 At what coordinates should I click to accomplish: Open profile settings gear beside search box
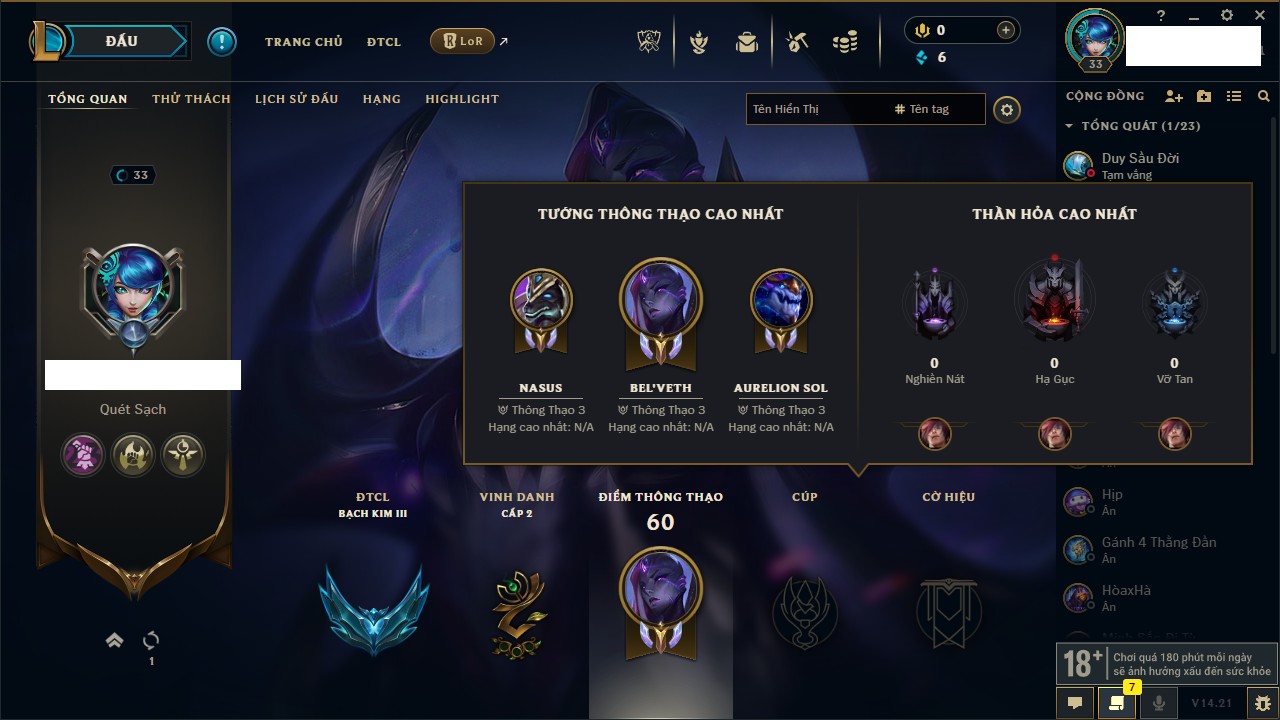coord(1007,109)
